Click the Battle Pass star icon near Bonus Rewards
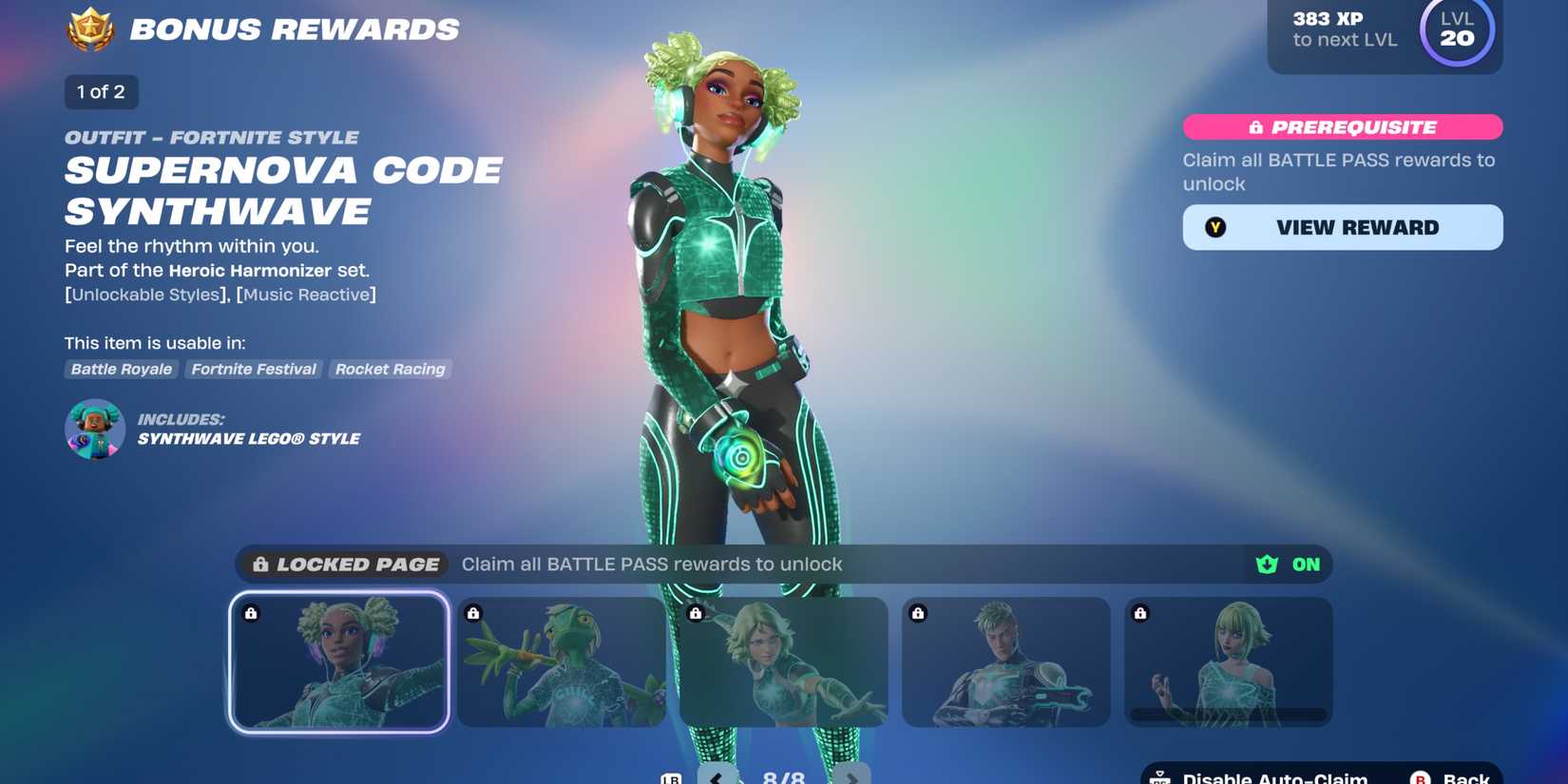1568x784 pixels. coord(88,29)
